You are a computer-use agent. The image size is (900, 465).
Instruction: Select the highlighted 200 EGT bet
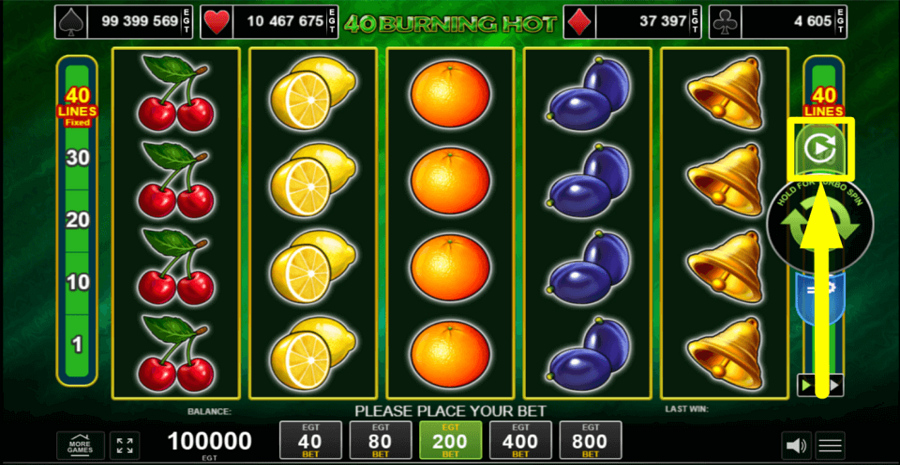coord(450,440)
